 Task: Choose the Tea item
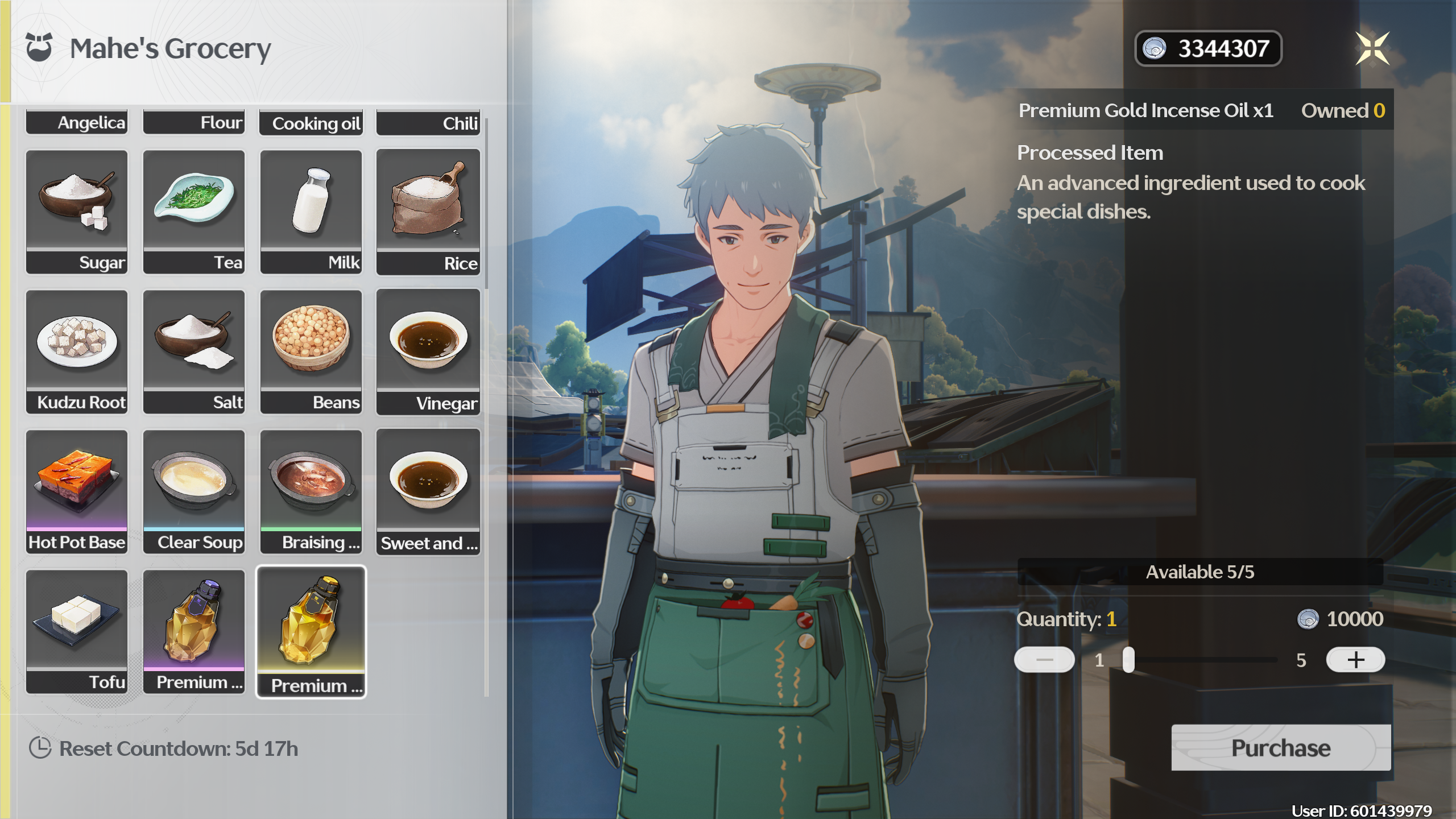tap(194, 212)
